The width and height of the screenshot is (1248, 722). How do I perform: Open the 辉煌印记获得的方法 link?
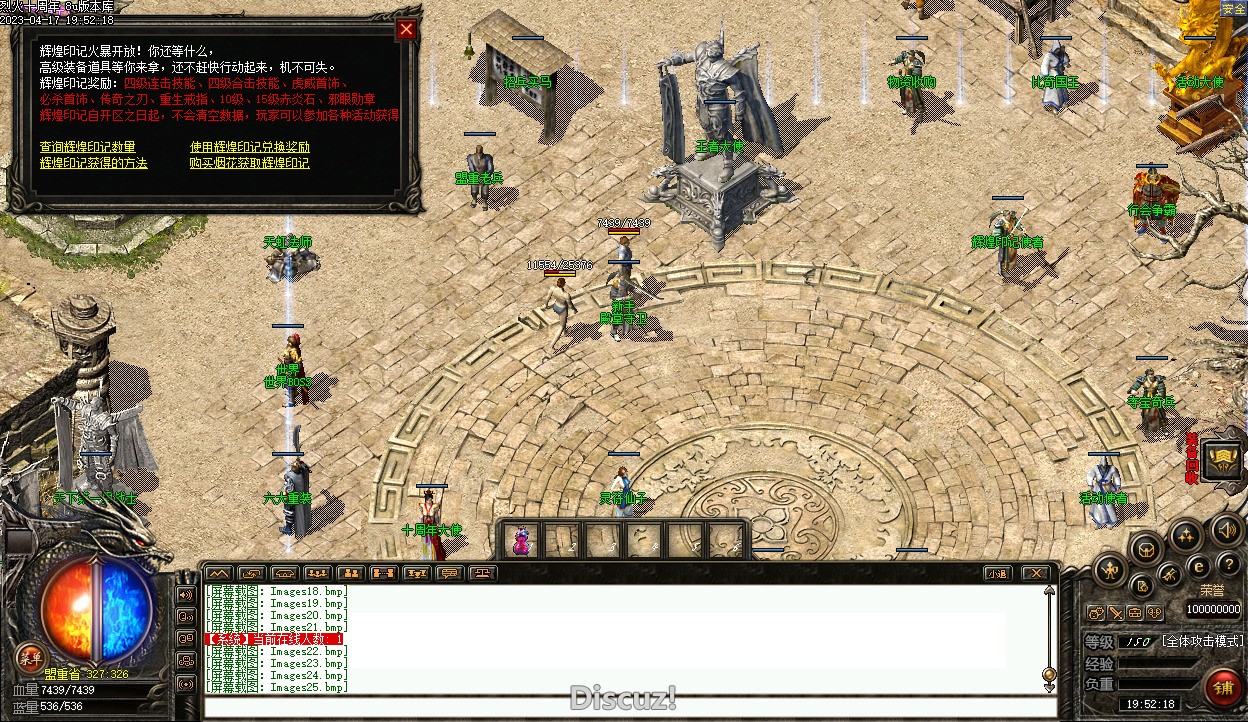coord(93,162)
